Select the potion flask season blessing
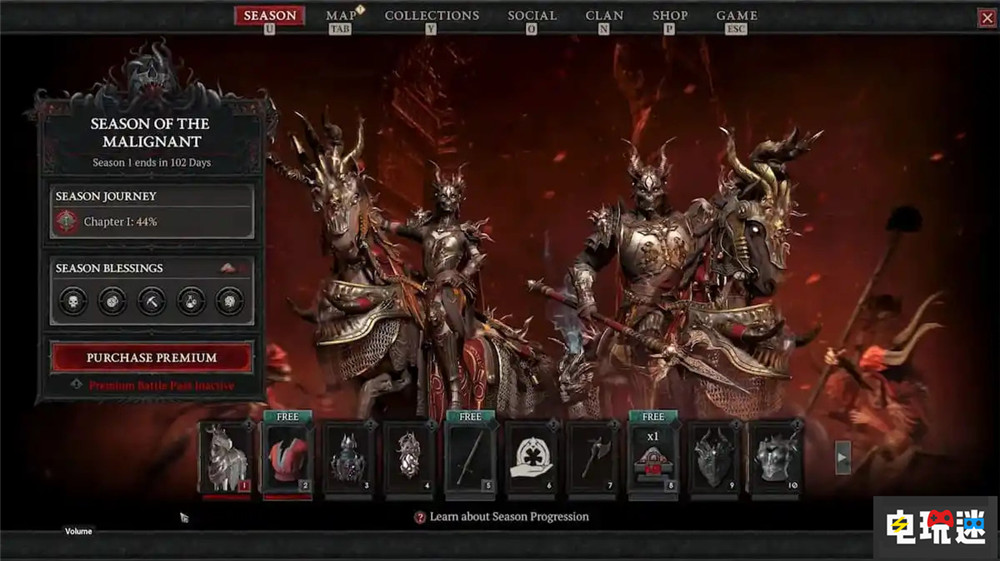This screenshot has height=561, width=1000. [x=191, y=301]
